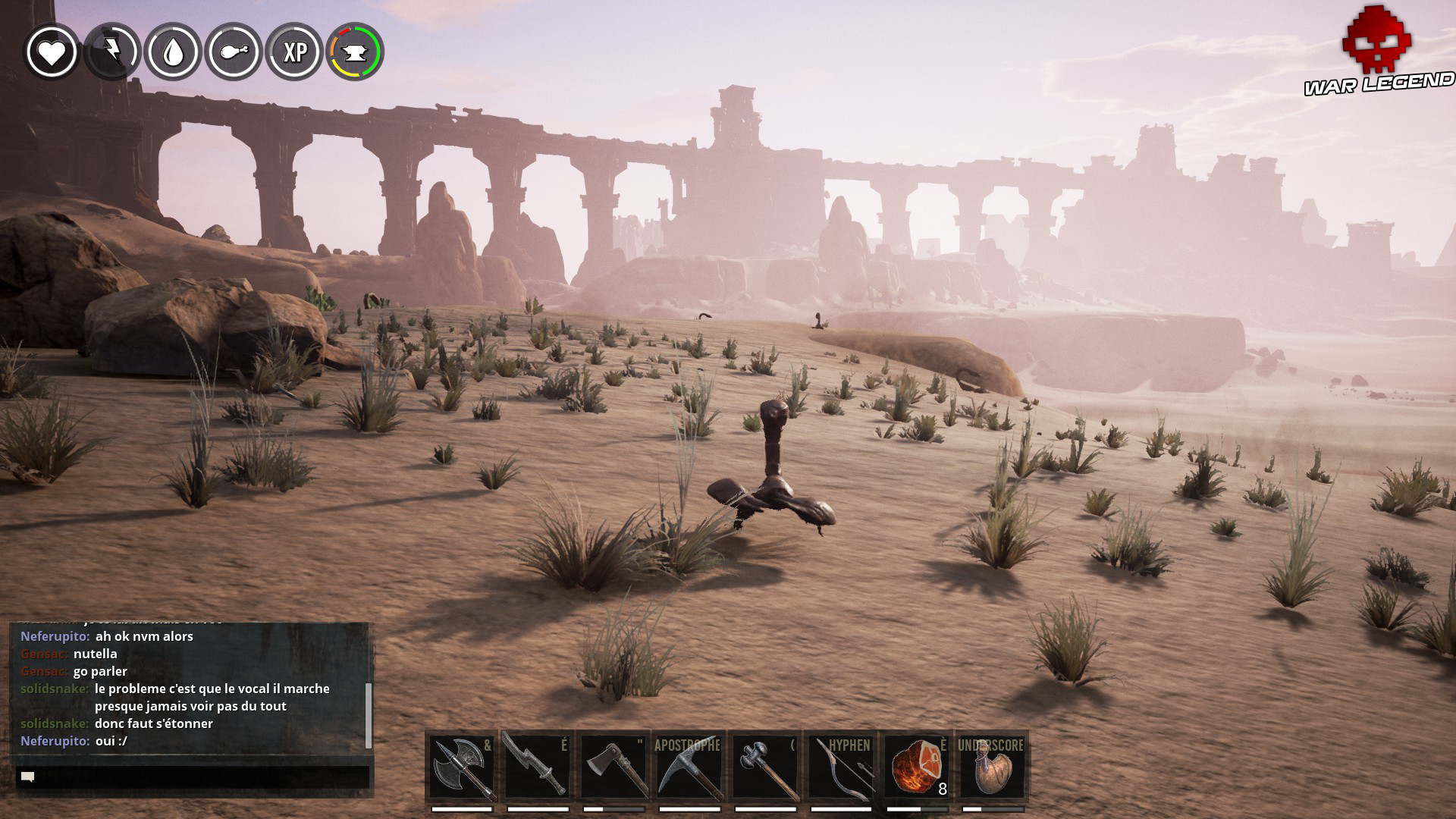Click the chat log scrollbar

click(369, 714)
